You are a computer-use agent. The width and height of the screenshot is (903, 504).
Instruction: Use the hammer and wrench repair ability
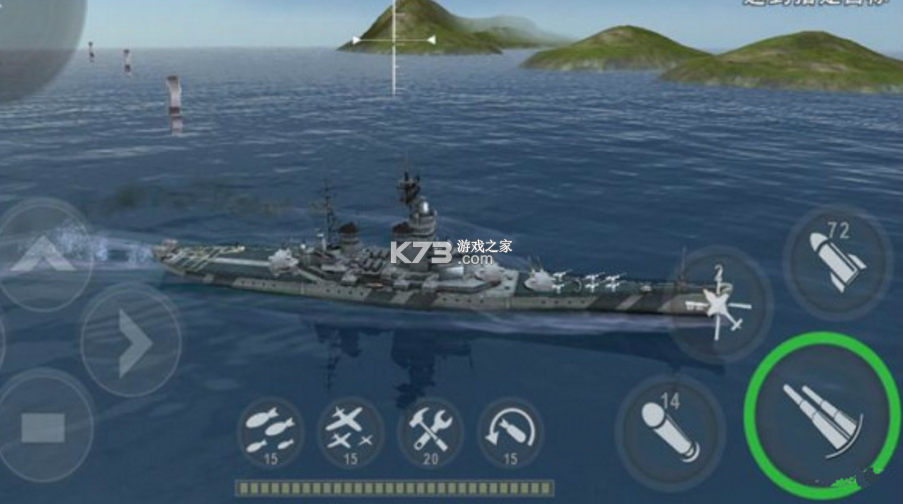tap(430, 431)
